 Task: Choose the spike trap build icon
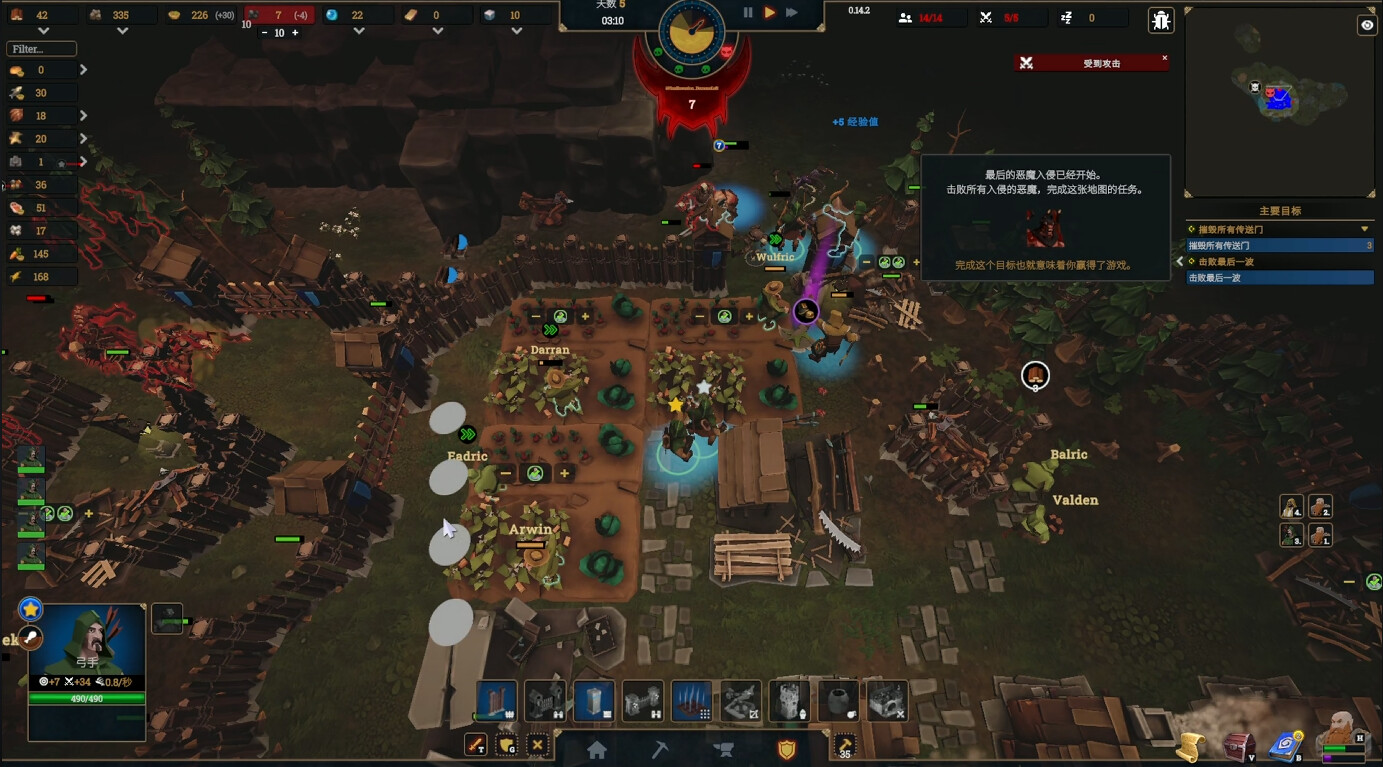click(691, 701)
